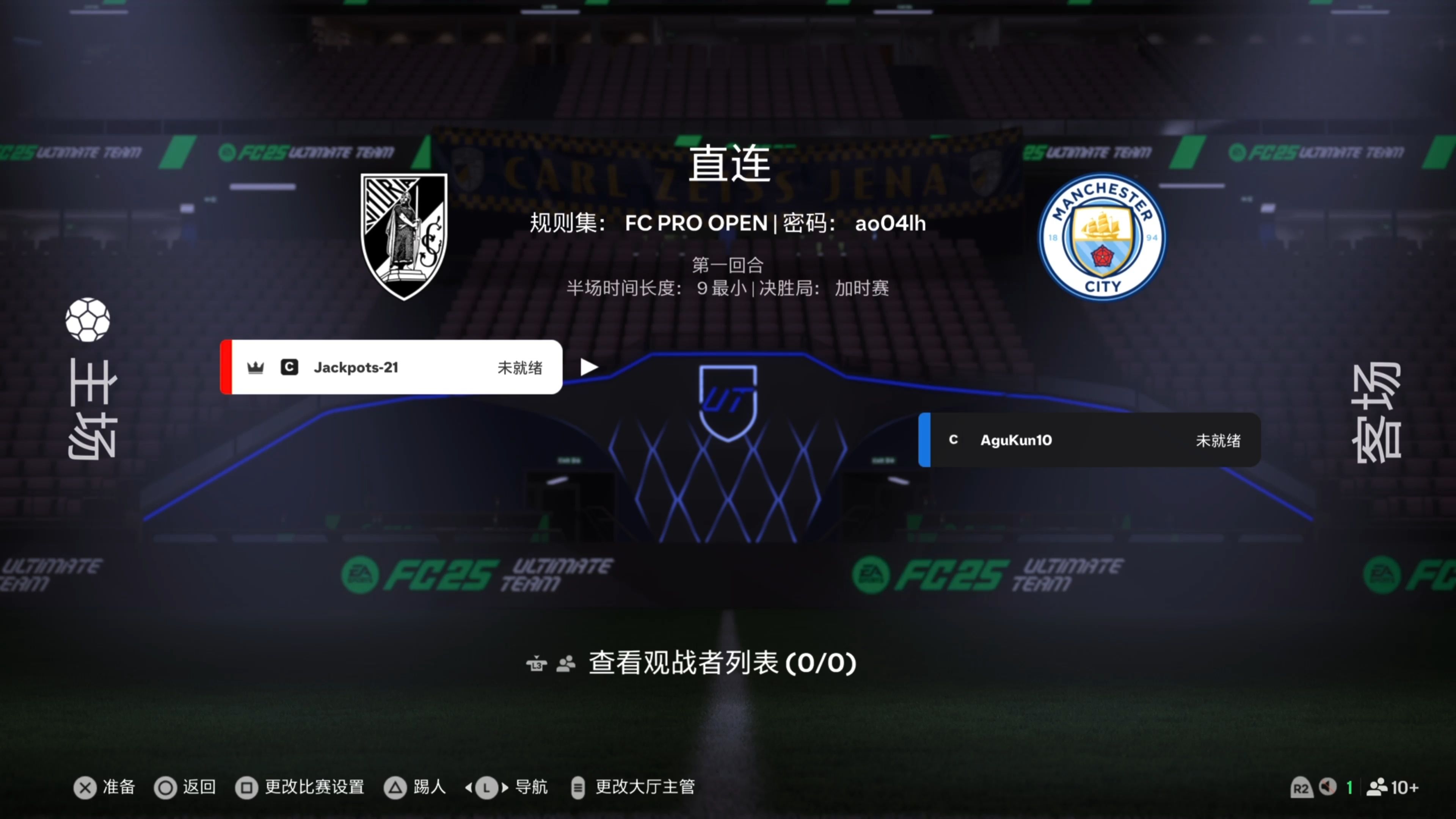The image size is (1456, 819).
Task: Select the AguKun10 away player row
Action: (x=1089, y=440)
